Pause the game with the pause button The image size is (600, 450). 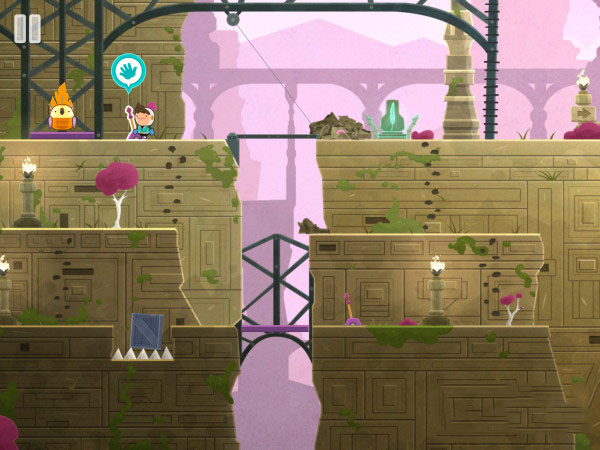[27, 28]
